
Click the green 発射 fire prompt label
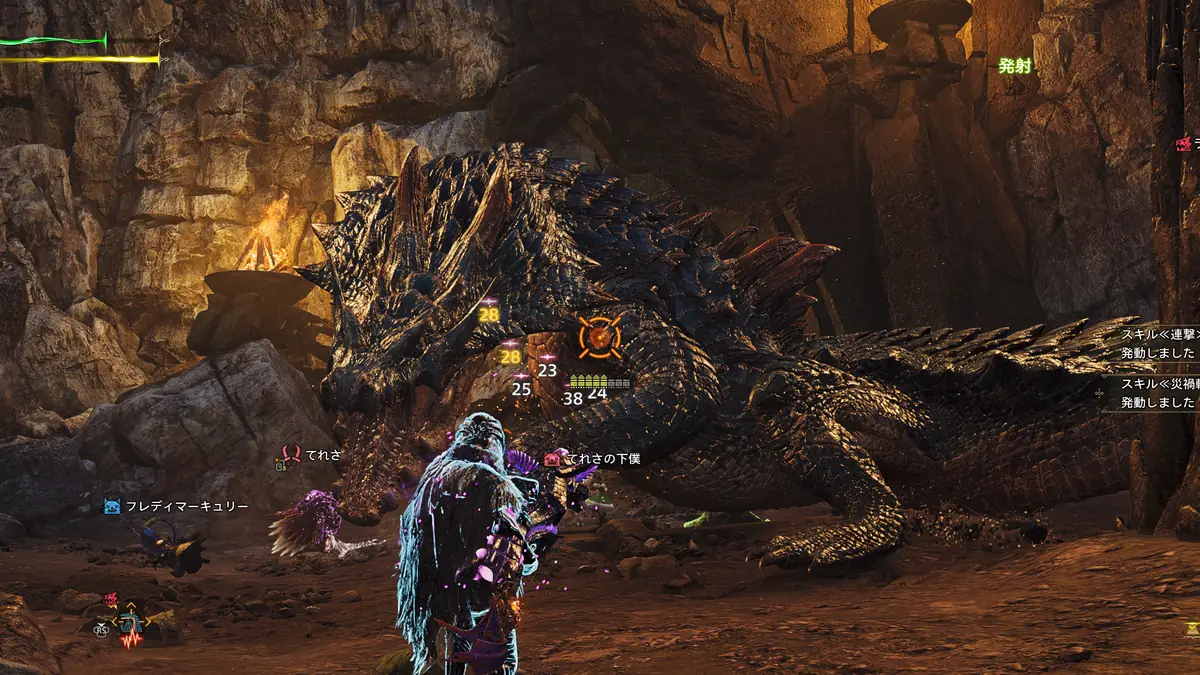tap(1014, 66)
